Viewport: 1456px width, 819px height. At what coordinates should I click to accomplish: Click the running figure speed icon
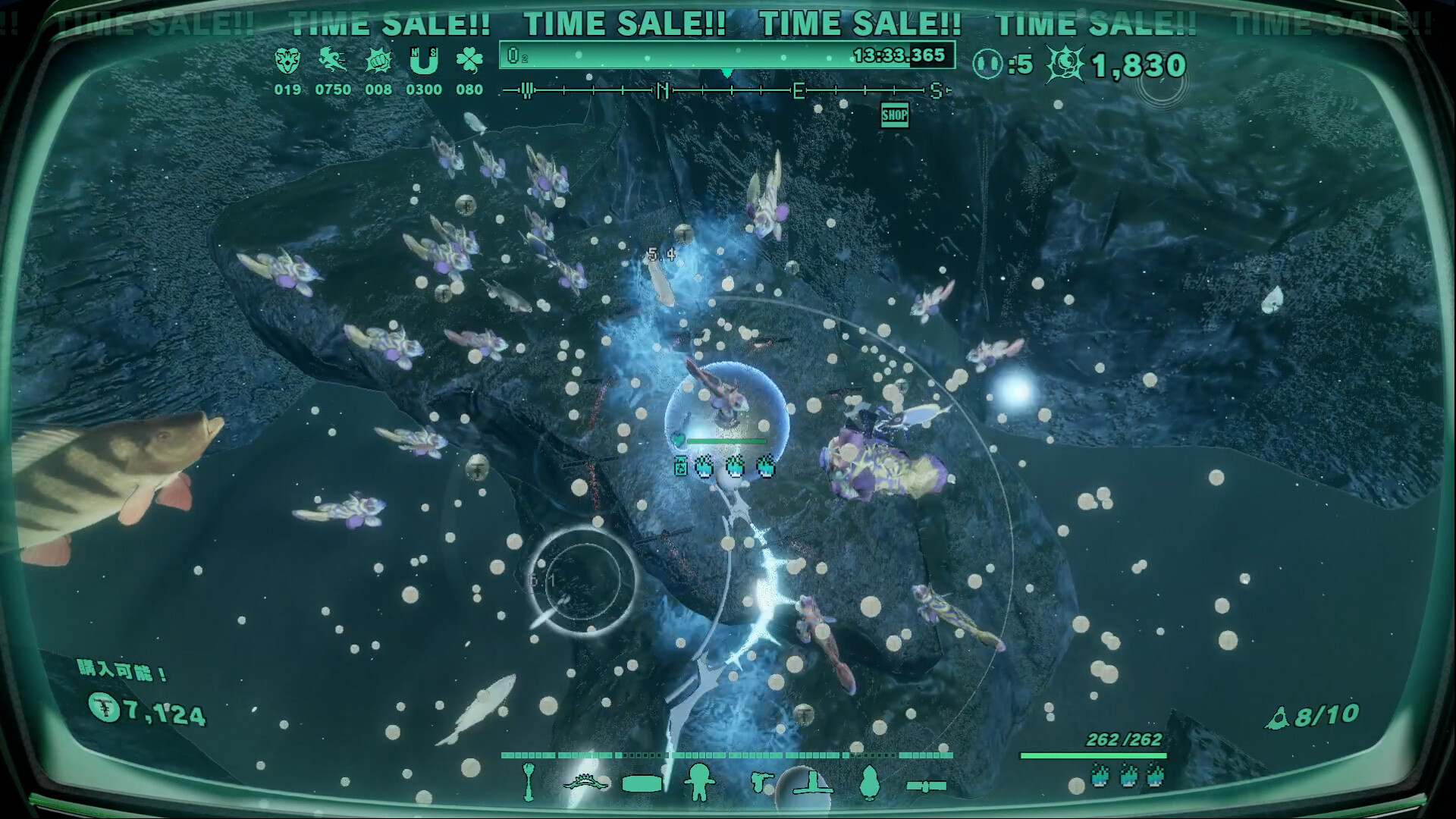(x=332, y=61)
